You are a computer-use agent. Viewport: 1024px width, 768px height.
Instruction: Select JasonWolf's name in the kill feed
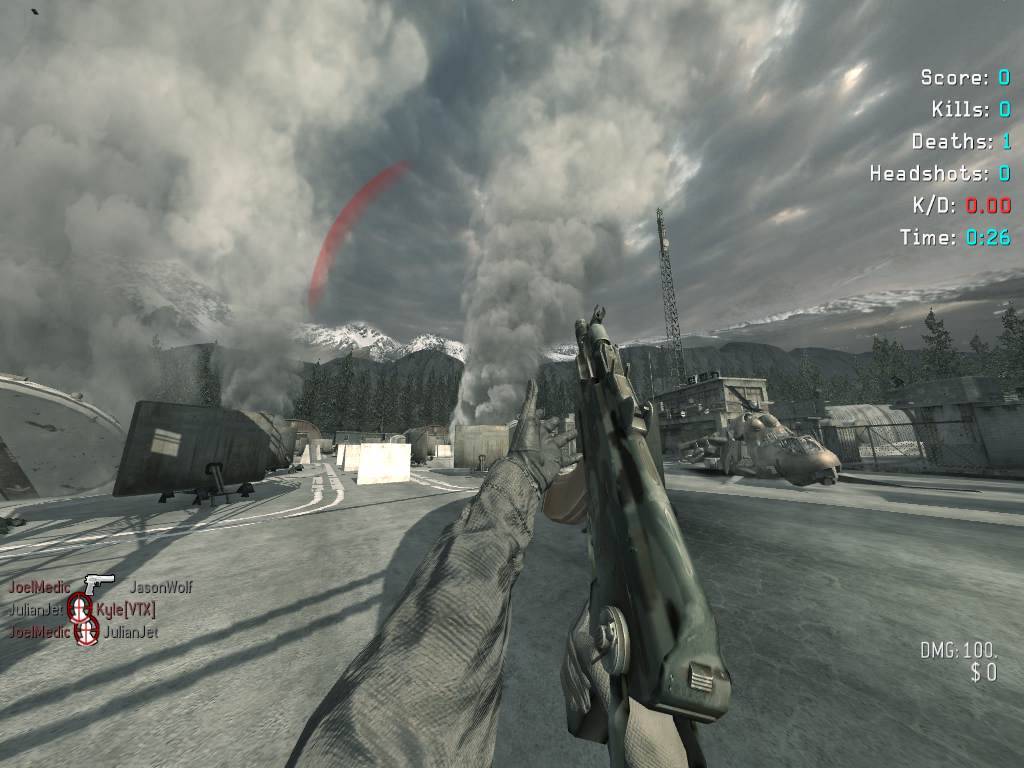click(161, 587)
